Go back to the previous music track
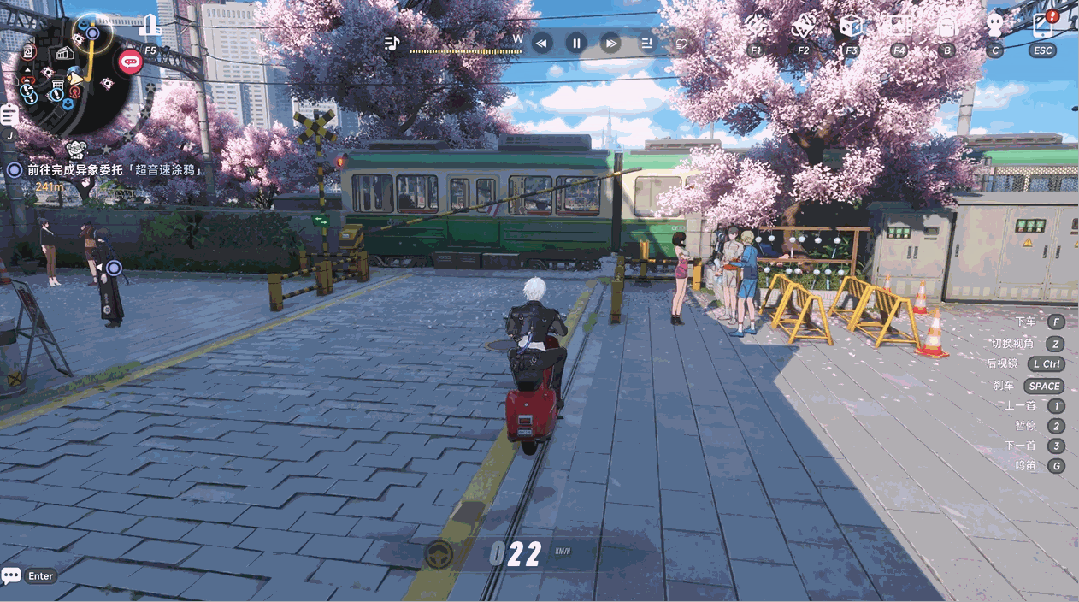Screen dimensions: 1079x602 click(542, 43)
